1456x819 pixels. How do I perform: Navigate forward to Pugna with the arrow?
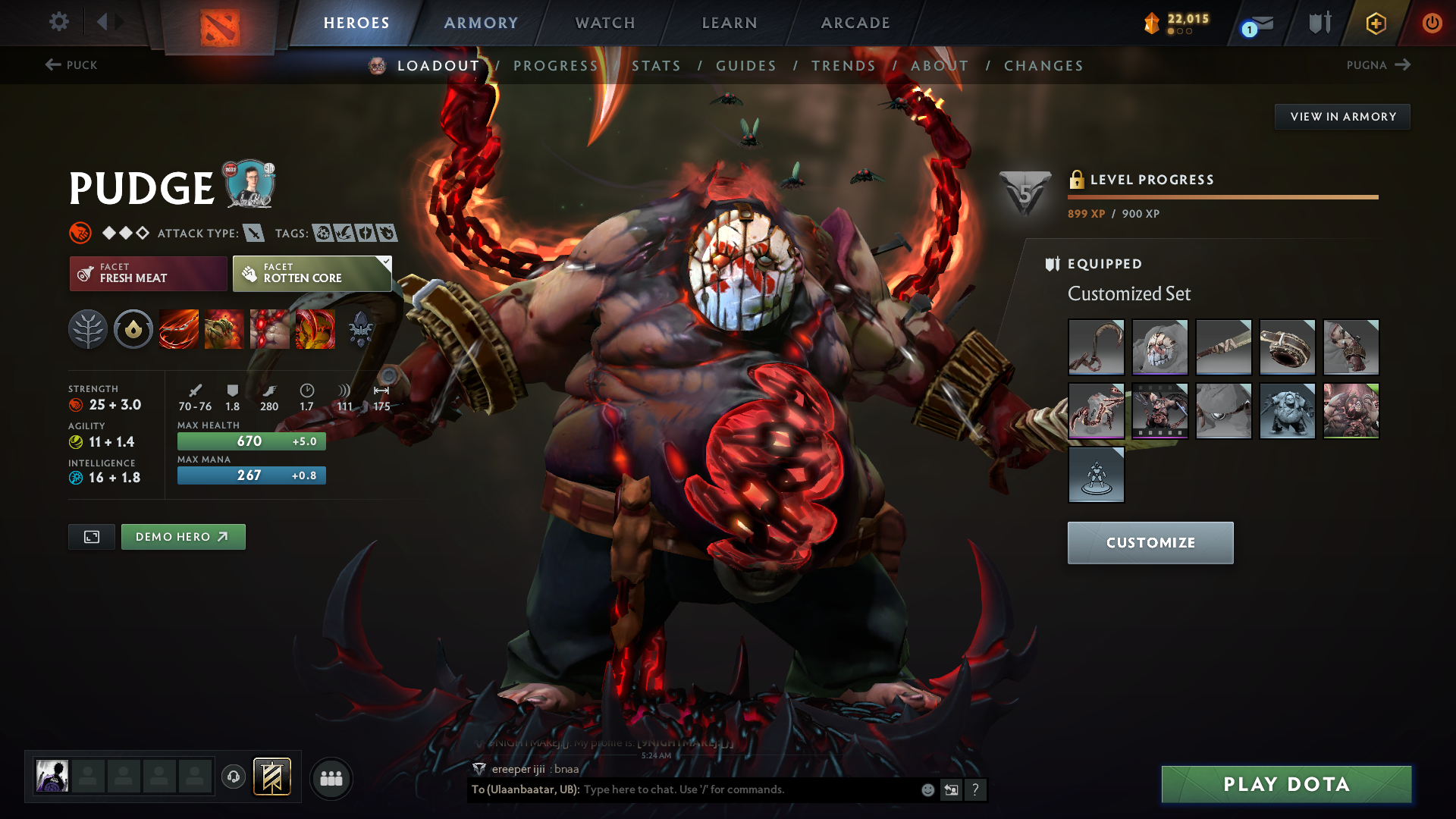pyautogui.click(x=1404, y=65)
